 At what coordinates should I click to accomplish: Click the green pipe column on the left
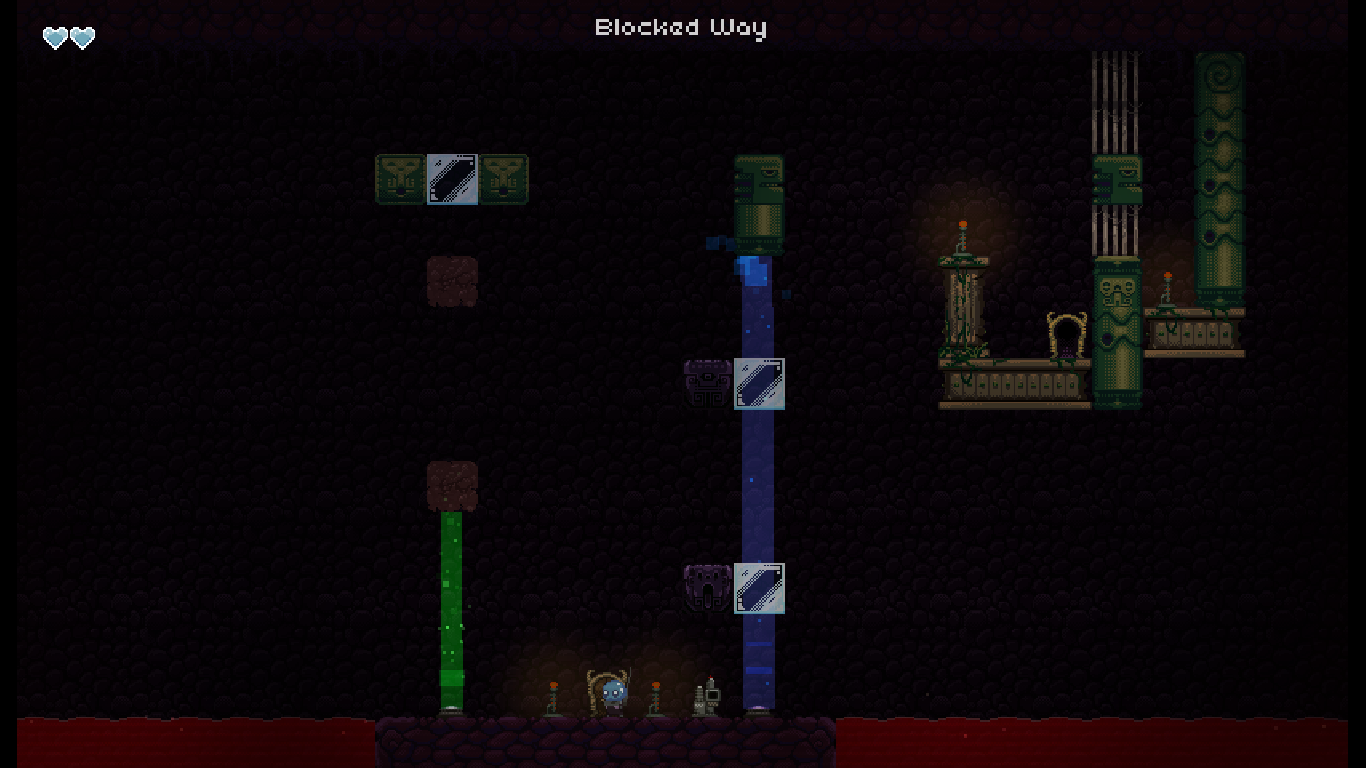[x=450, y=610]
